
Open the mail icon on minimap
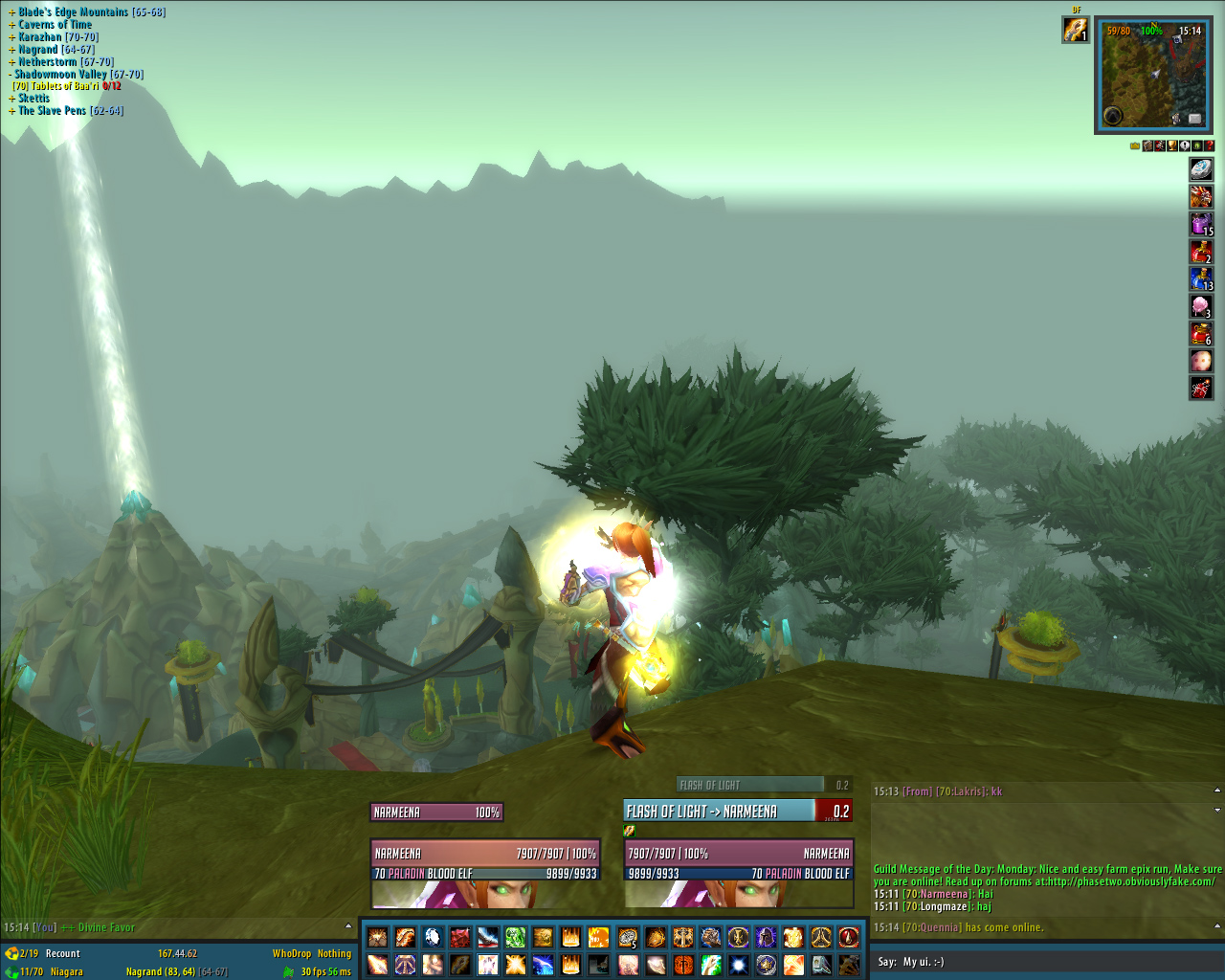[1195, 118]
